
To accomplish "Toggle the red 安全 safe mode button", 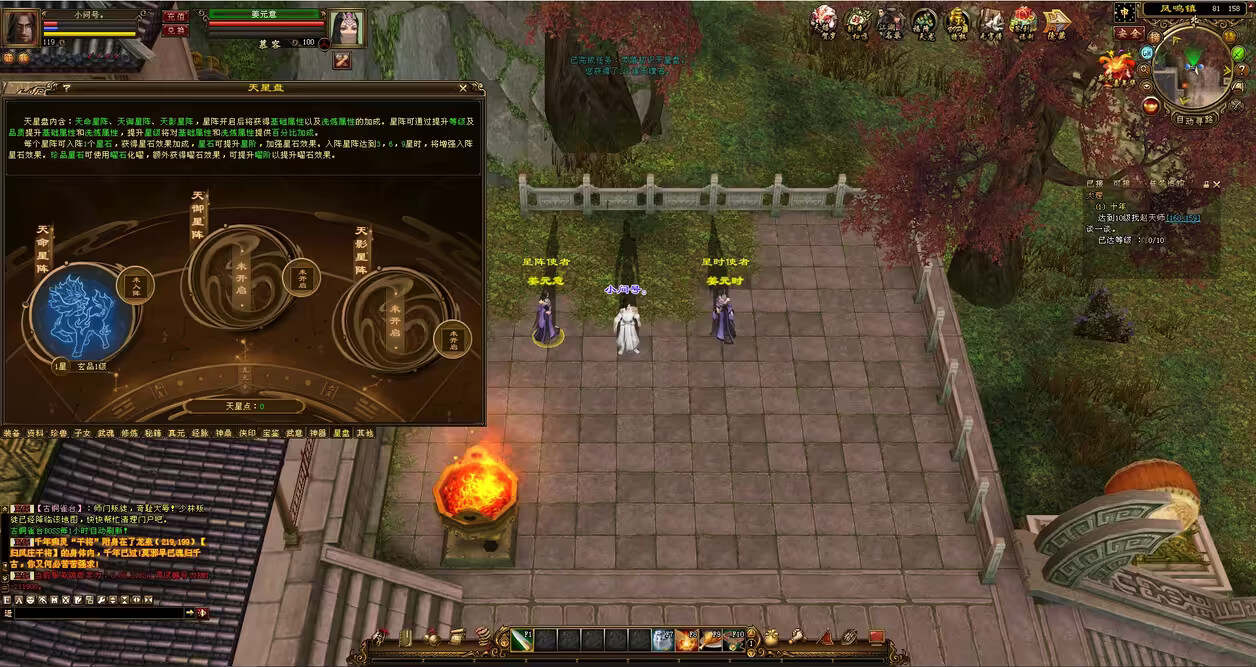I will click(1129, 32).
